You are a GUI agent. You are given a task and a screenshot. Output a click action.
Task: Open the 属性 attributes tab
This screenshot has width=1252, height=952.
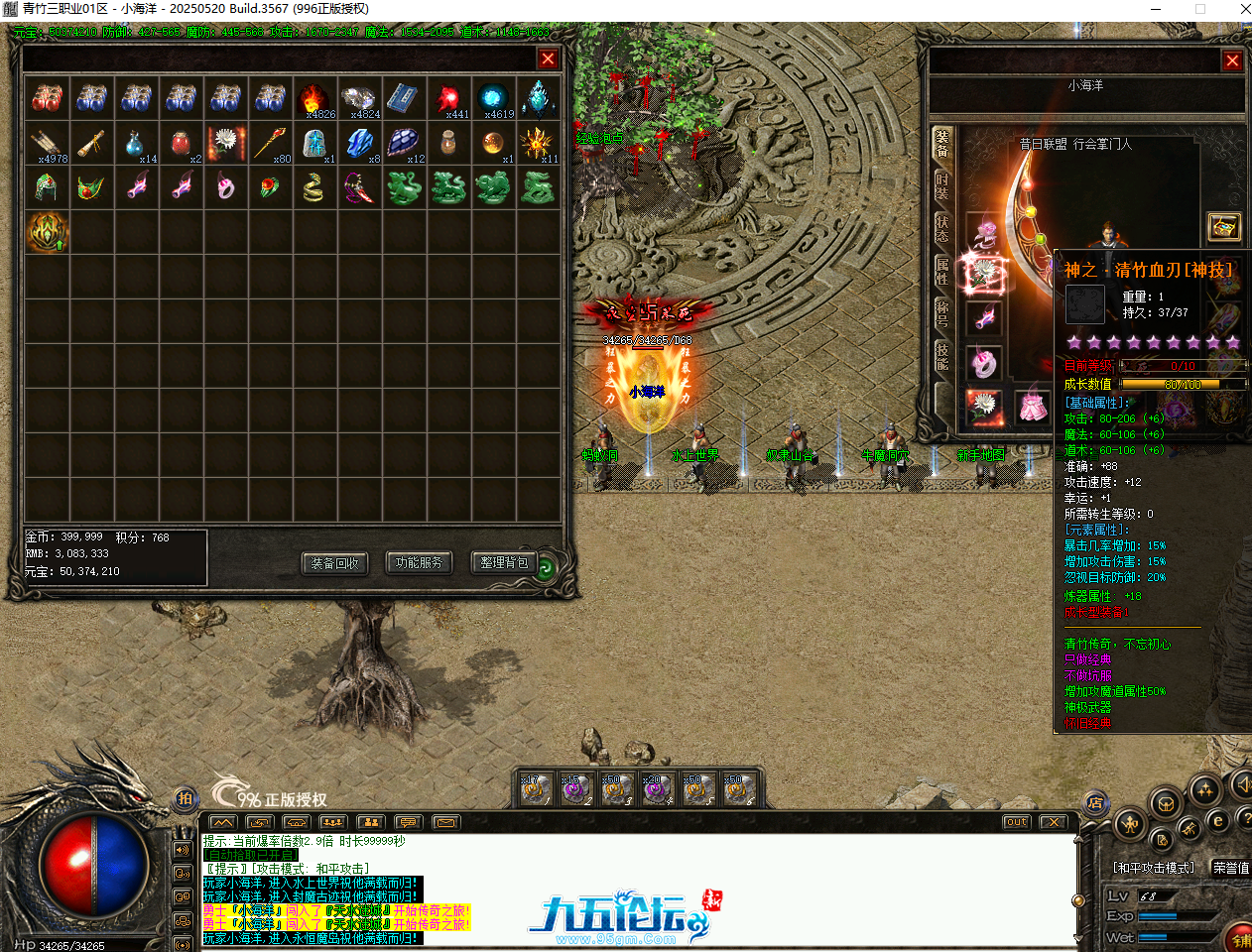(x=941, y=270)
